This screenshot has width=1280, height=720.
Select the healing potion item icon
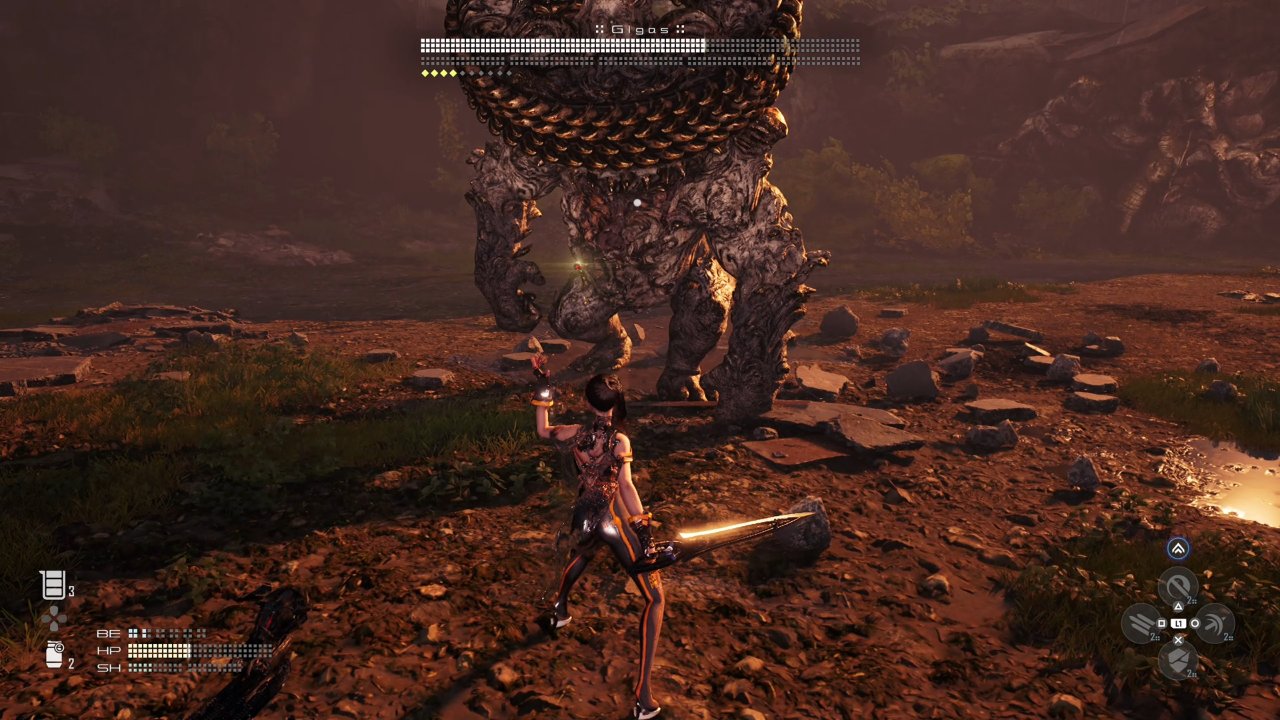coord(53,585)
